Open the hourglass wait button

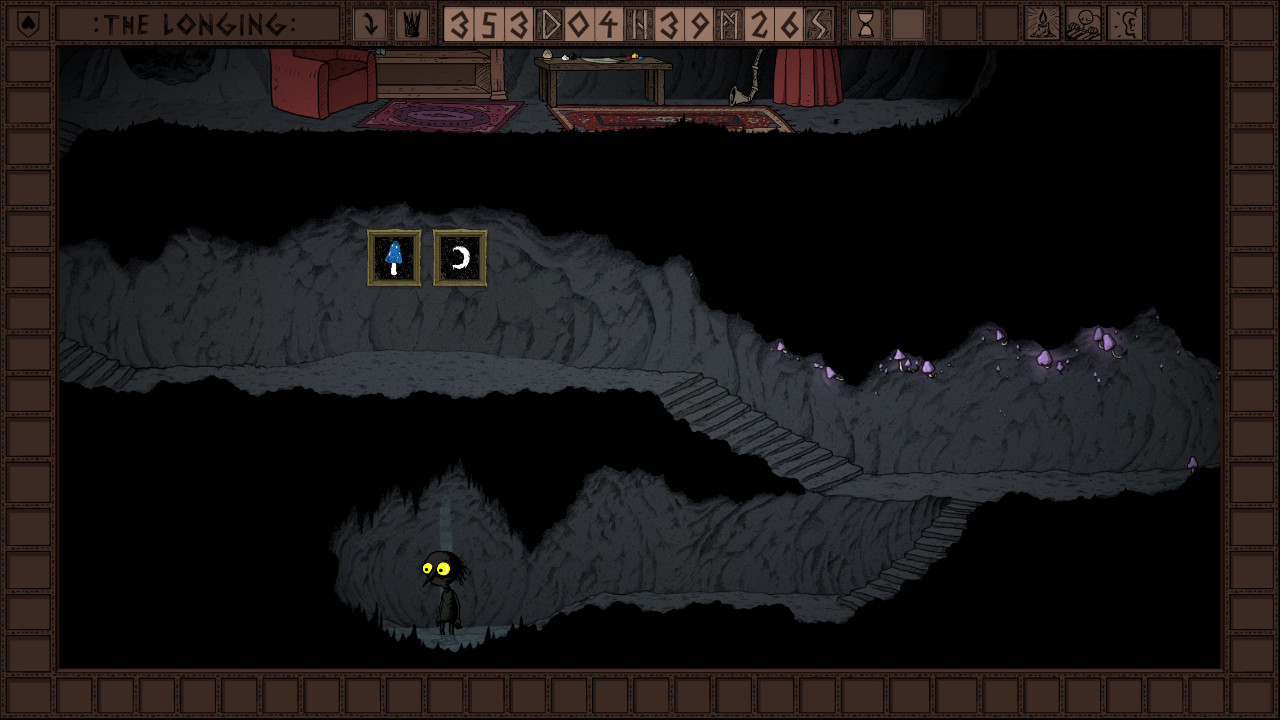tap(866, 24)
